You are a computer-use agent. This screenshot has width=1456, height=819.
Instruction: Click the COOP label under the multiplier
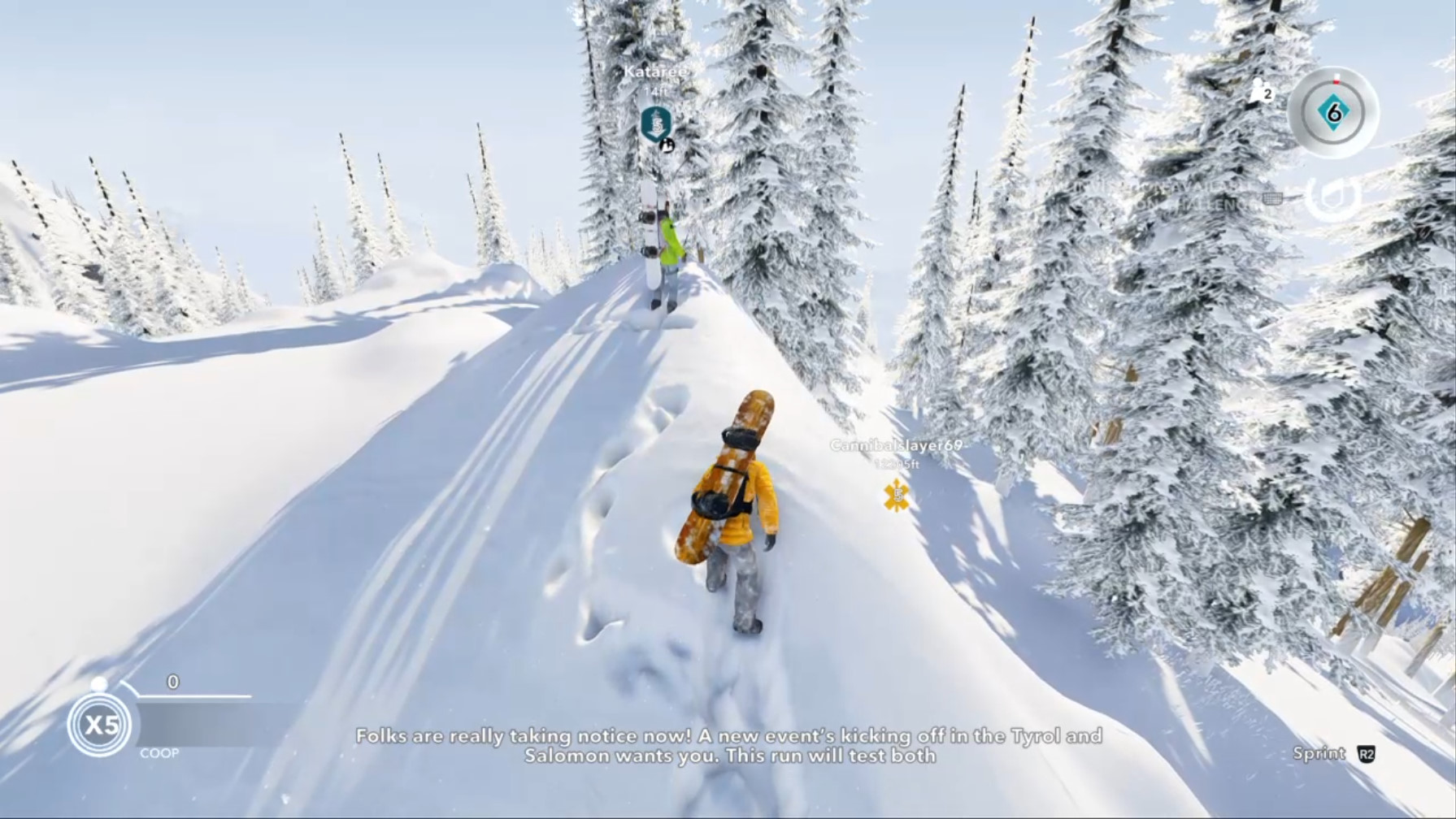159,753
